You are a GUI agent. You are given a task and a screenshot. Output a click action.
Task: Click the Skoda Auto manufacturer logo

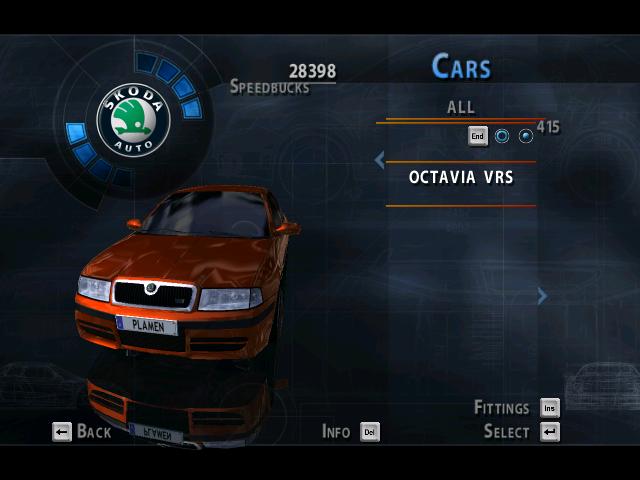(x=132, y=119)
